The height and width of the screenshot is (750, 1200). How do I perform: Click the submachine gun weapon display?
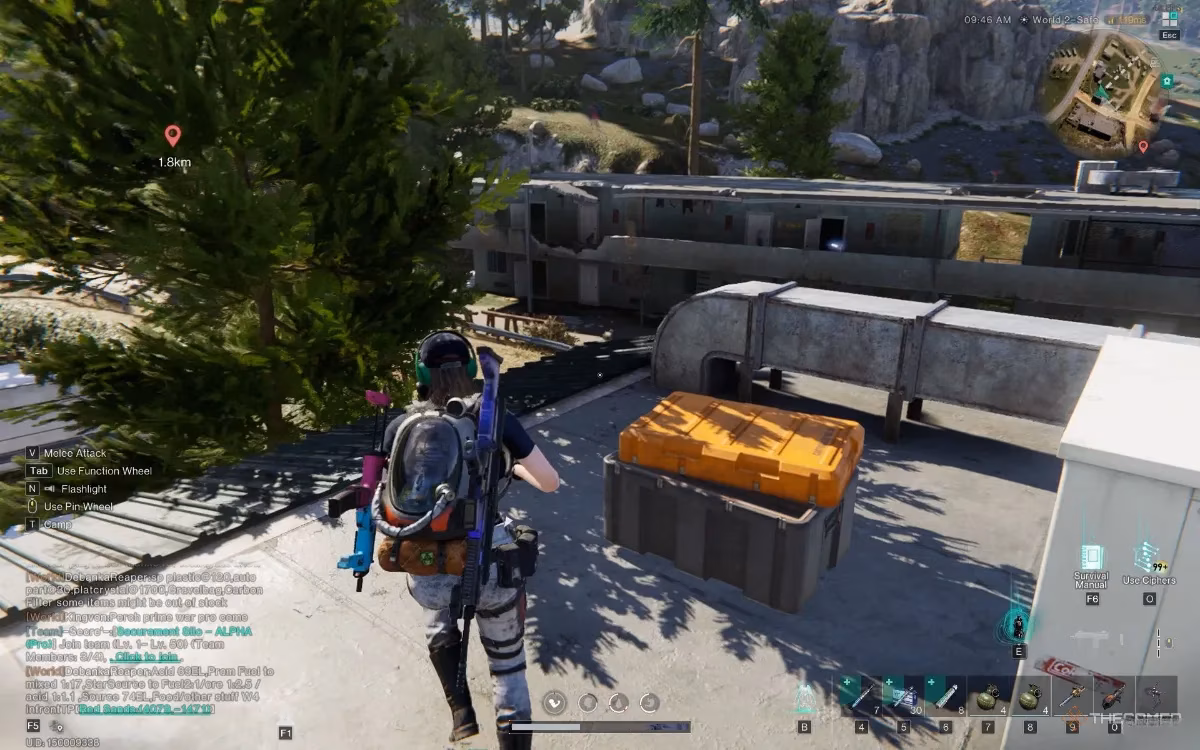1088,636
